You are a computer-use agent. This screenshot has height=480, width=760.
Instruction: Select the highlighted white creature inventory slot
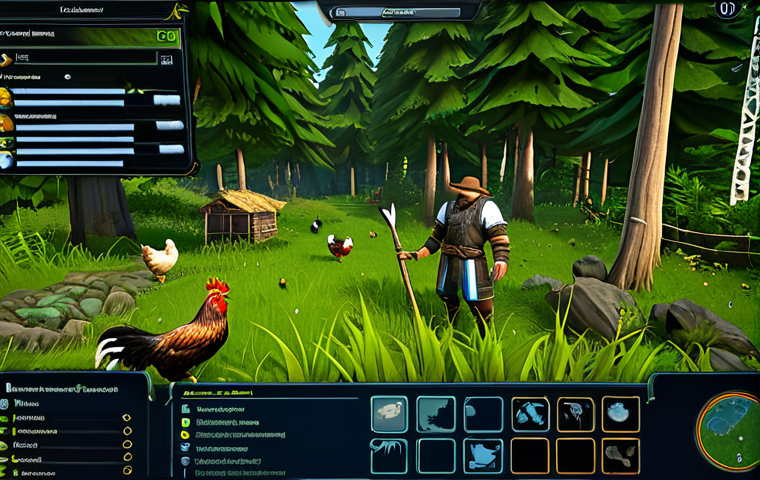(x=389, y=413)
